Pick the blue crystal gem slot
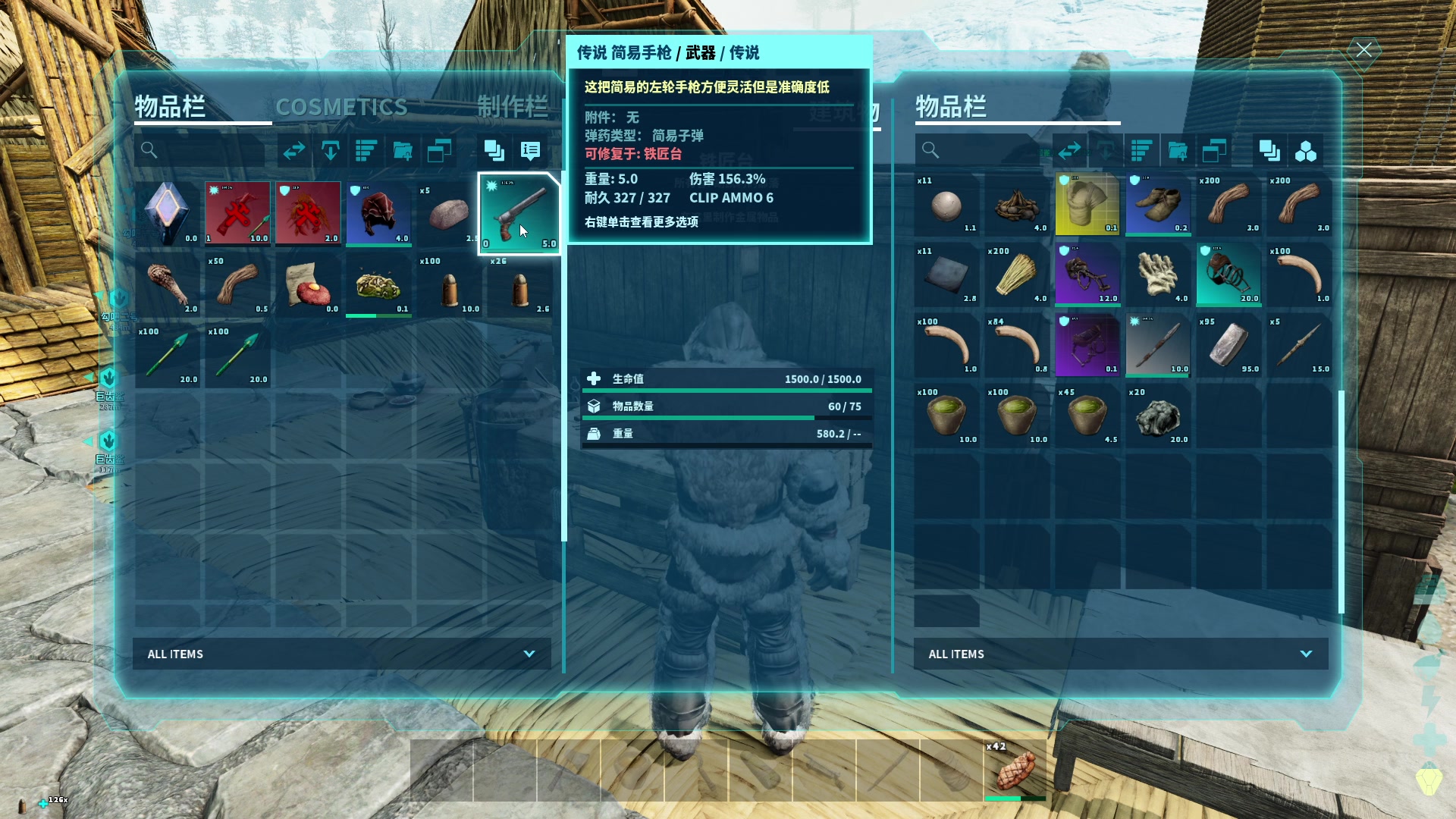This screenshot has height=819, width=1456. click(x=167, y=214)
